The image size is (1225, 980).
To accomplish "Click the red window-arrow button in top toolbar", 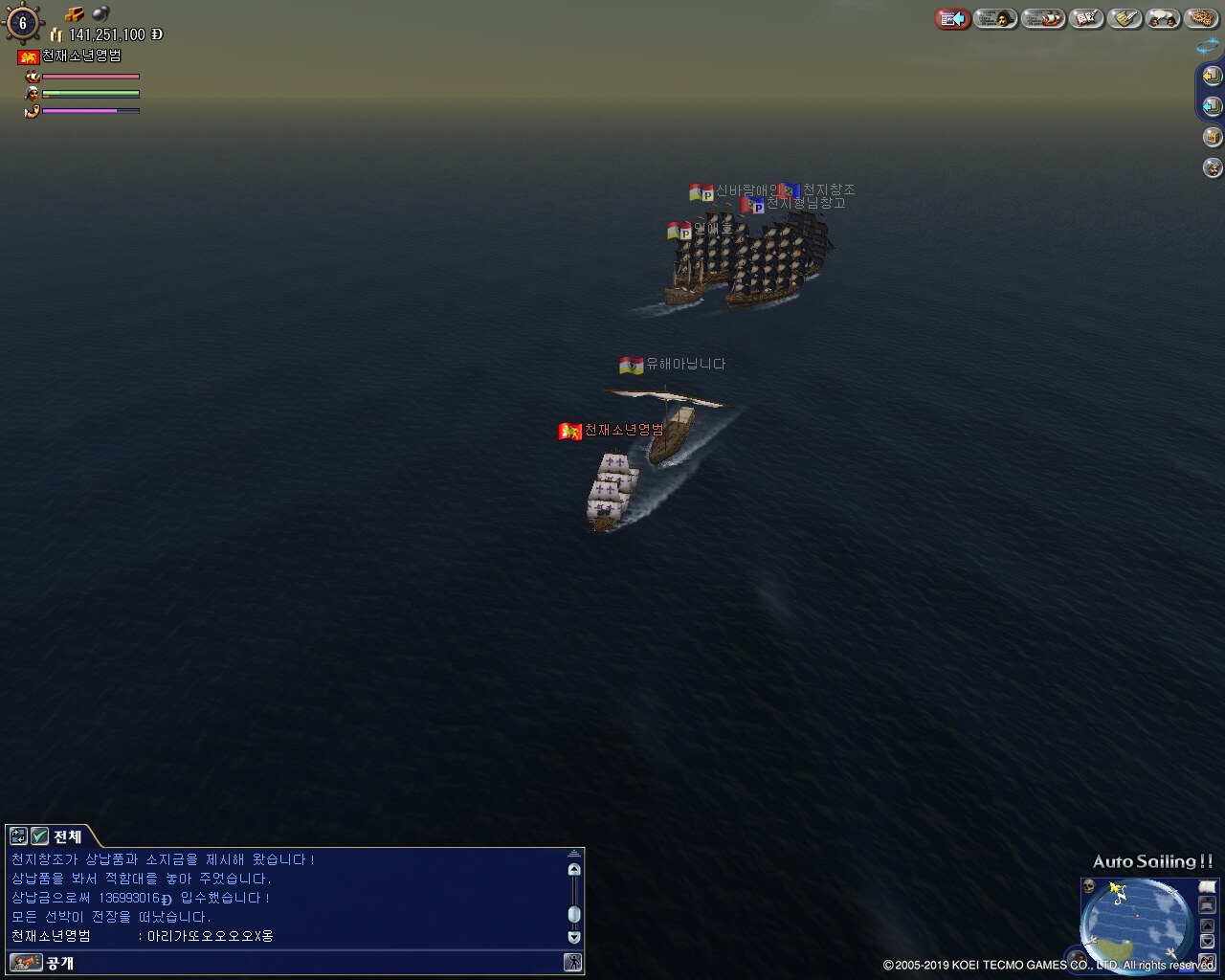I will coord(952,18).
